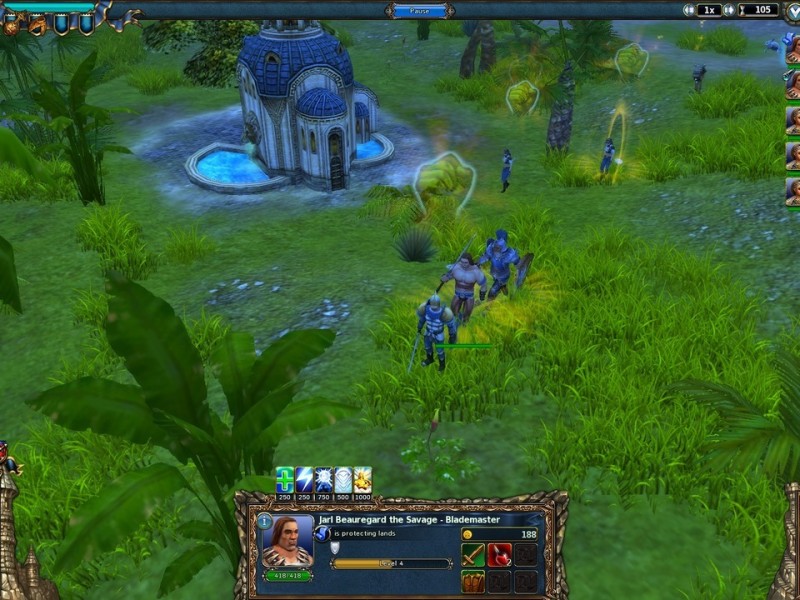Open the hero info badge on portrait
The height and width of the screenshot is (600, 800).
tap(265, 521)
